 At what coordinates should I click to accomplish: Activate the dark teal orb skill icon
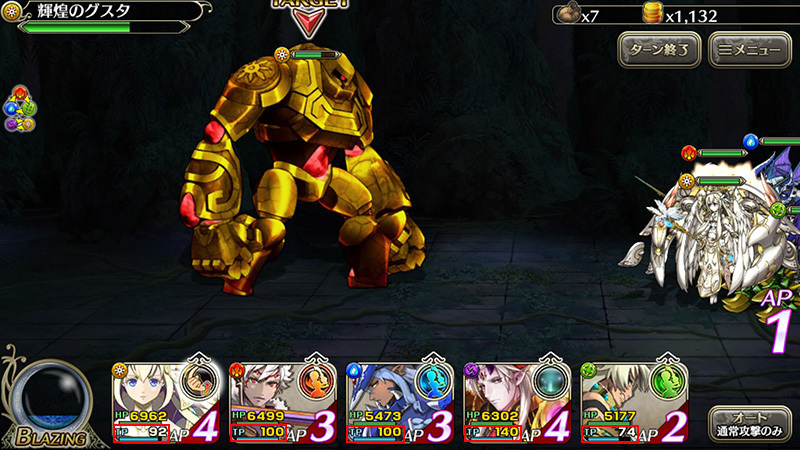tap(553, 382)
